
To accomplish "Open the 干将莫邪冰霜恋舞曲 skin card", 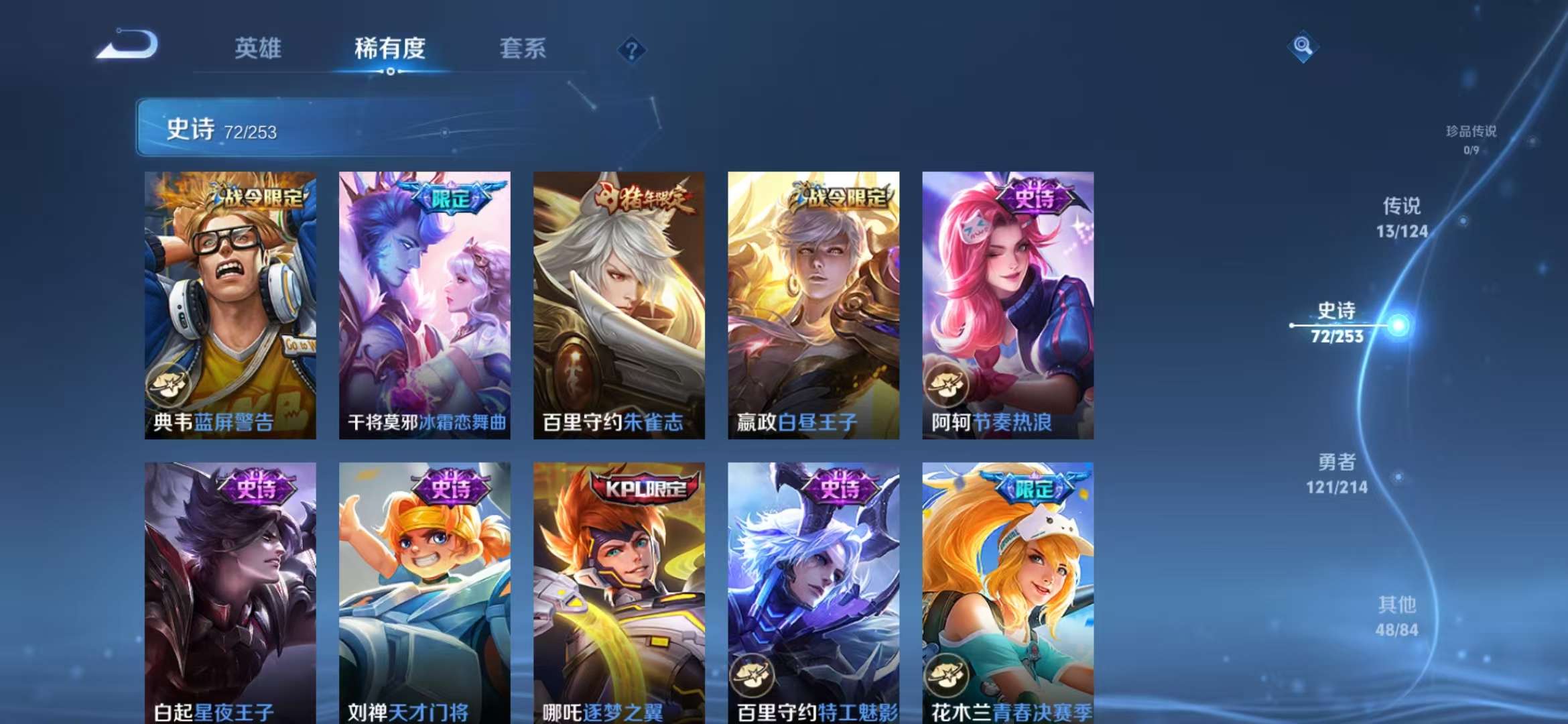I will [424, 302].
